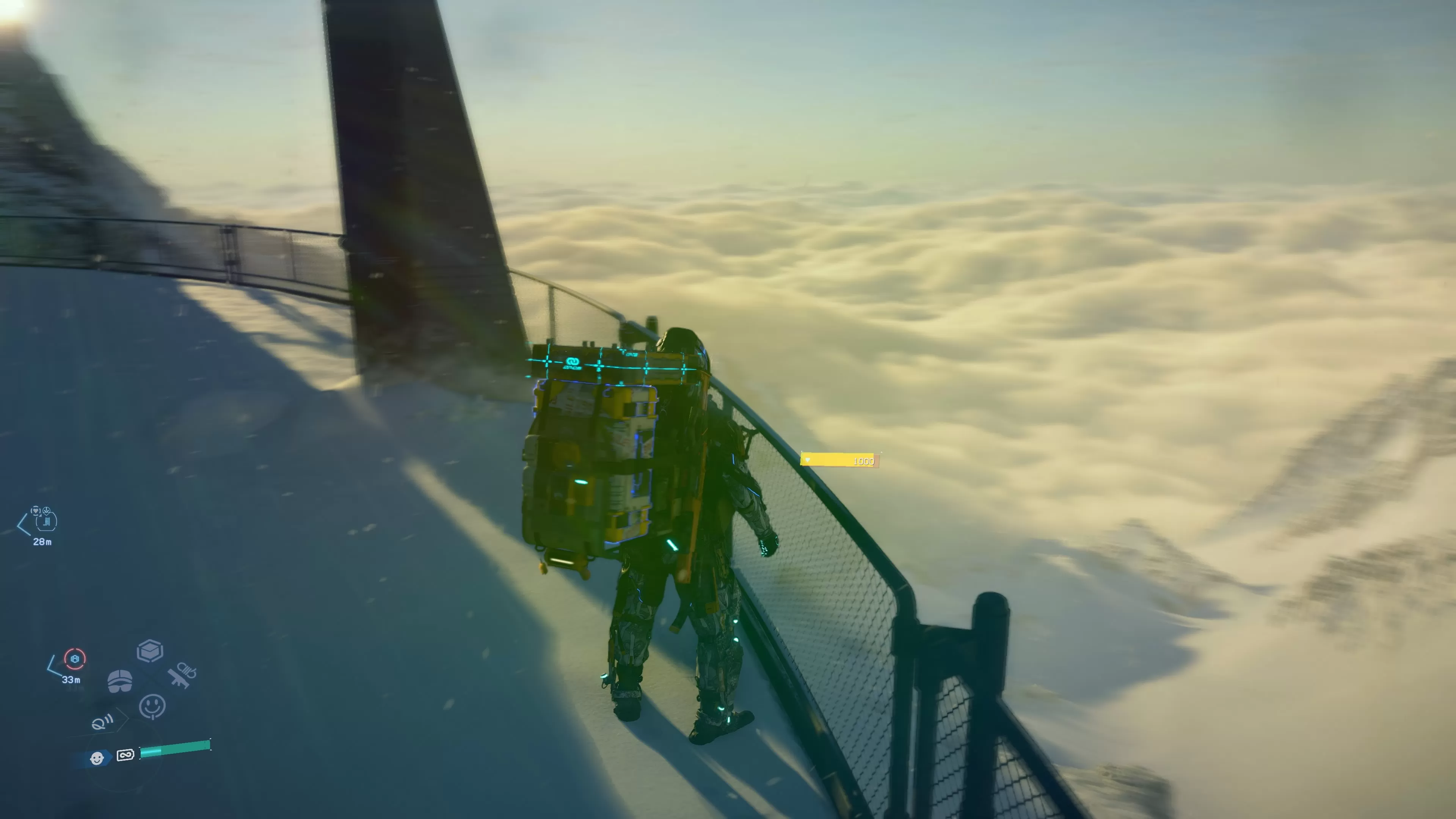The height and width of the screenshot is (819, 1456).
Task: Select the boot marker at 28m
Action: [x=46, y=521]
